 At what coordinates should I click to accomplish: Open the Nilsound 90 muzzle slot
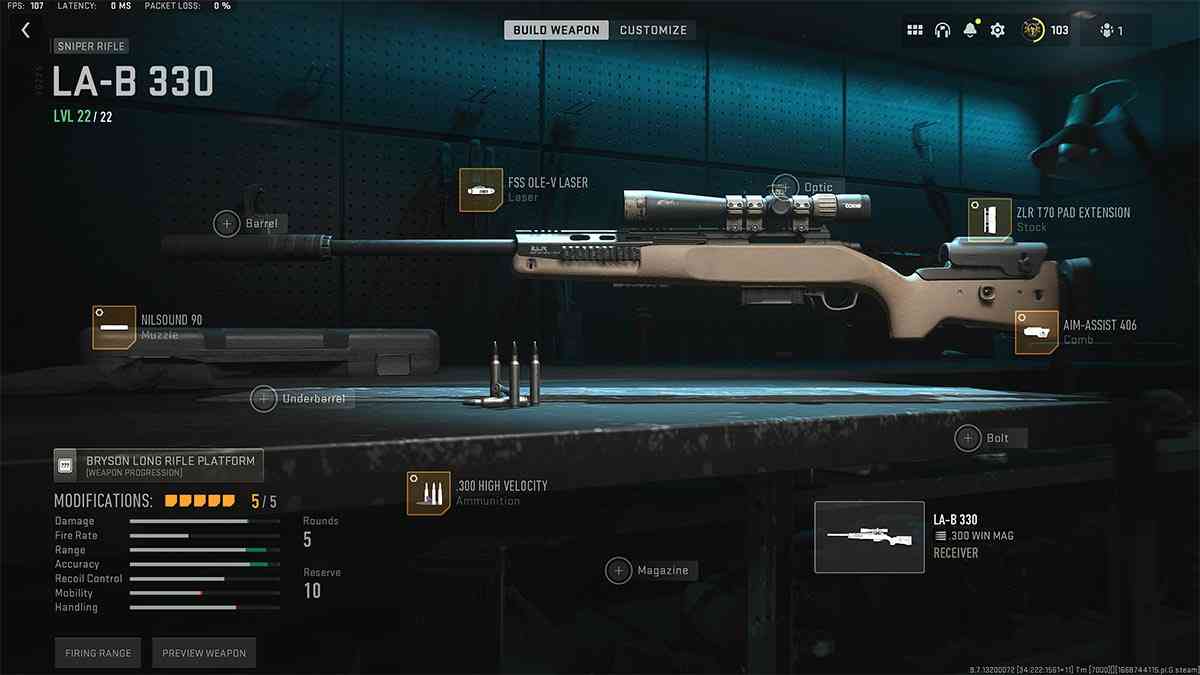pyautogui.click(x=113, y=327)
